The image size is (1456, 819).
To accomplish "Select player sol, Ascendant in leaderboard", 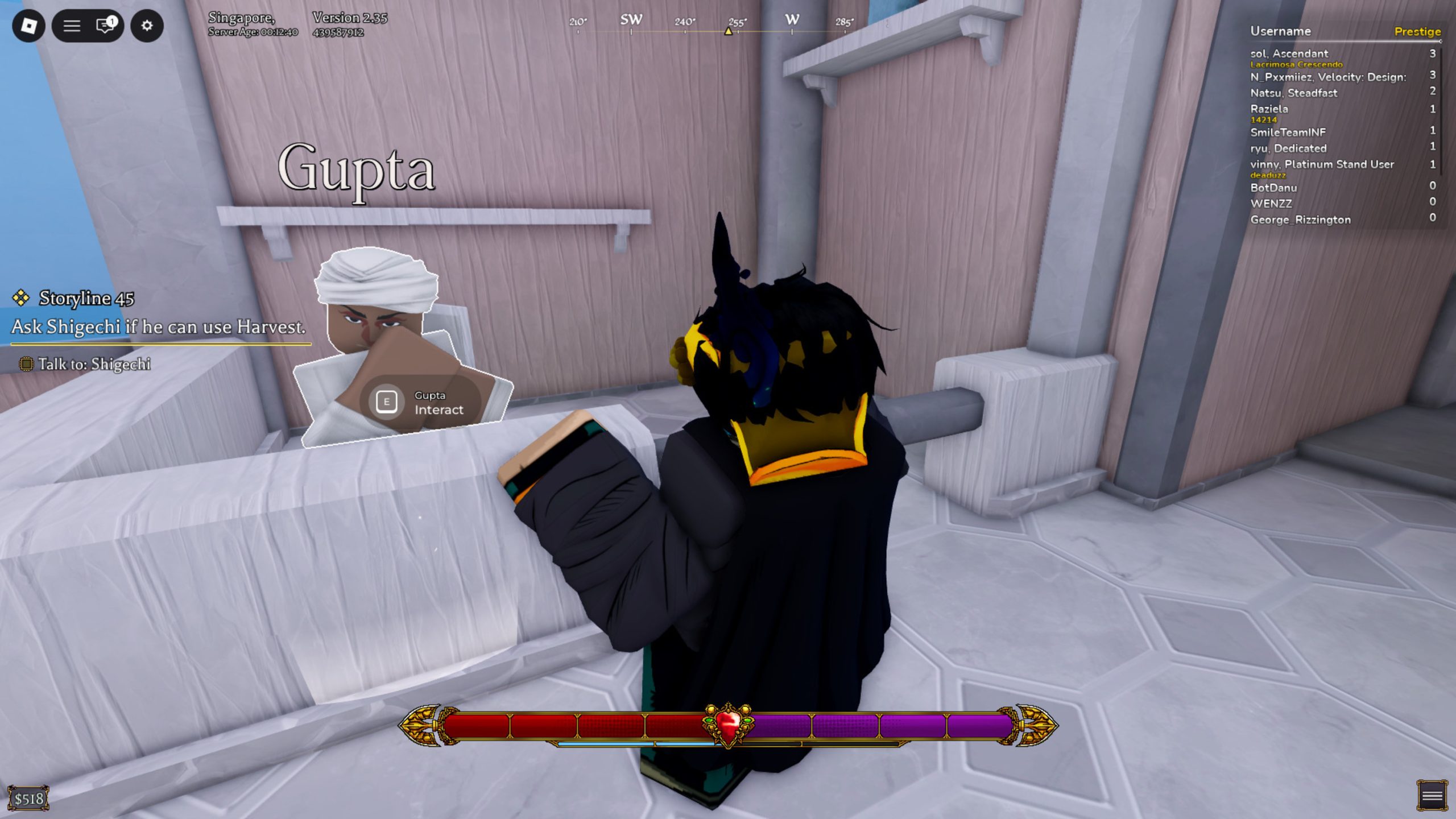I will [1289, 53].
